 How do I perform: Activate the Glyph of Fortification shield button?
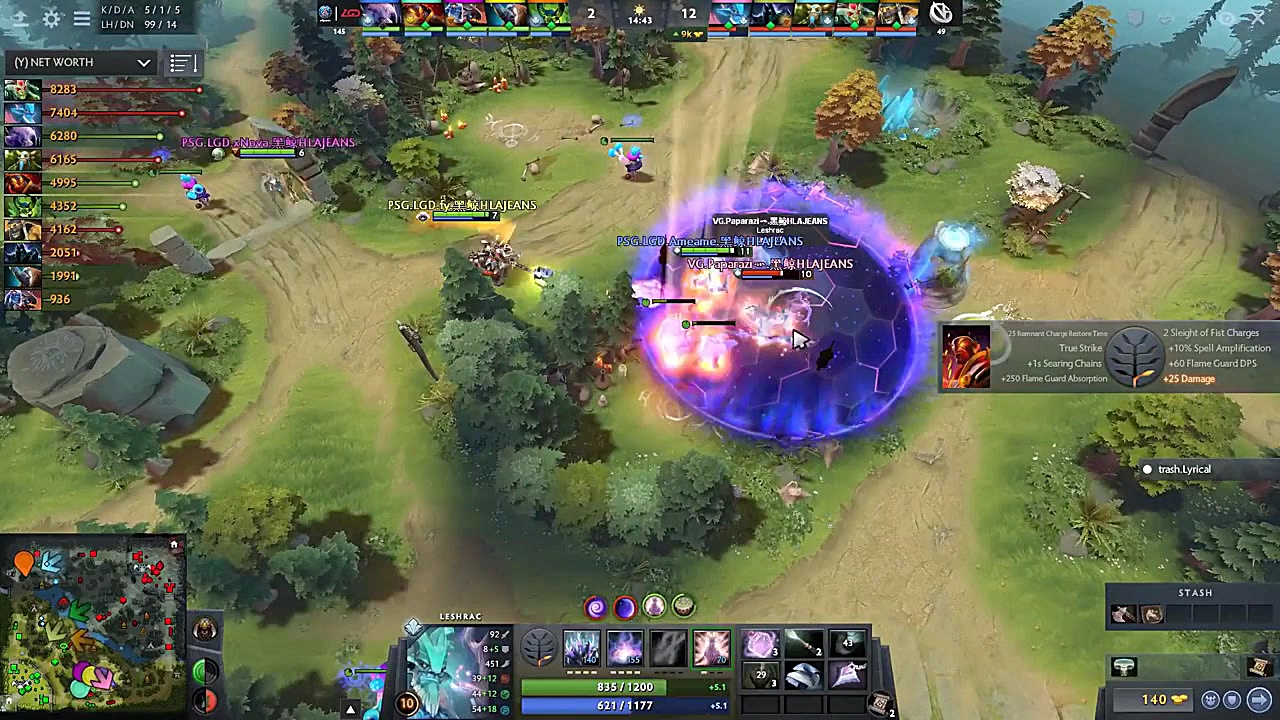pyautogui.click(x=1232, y=700)
